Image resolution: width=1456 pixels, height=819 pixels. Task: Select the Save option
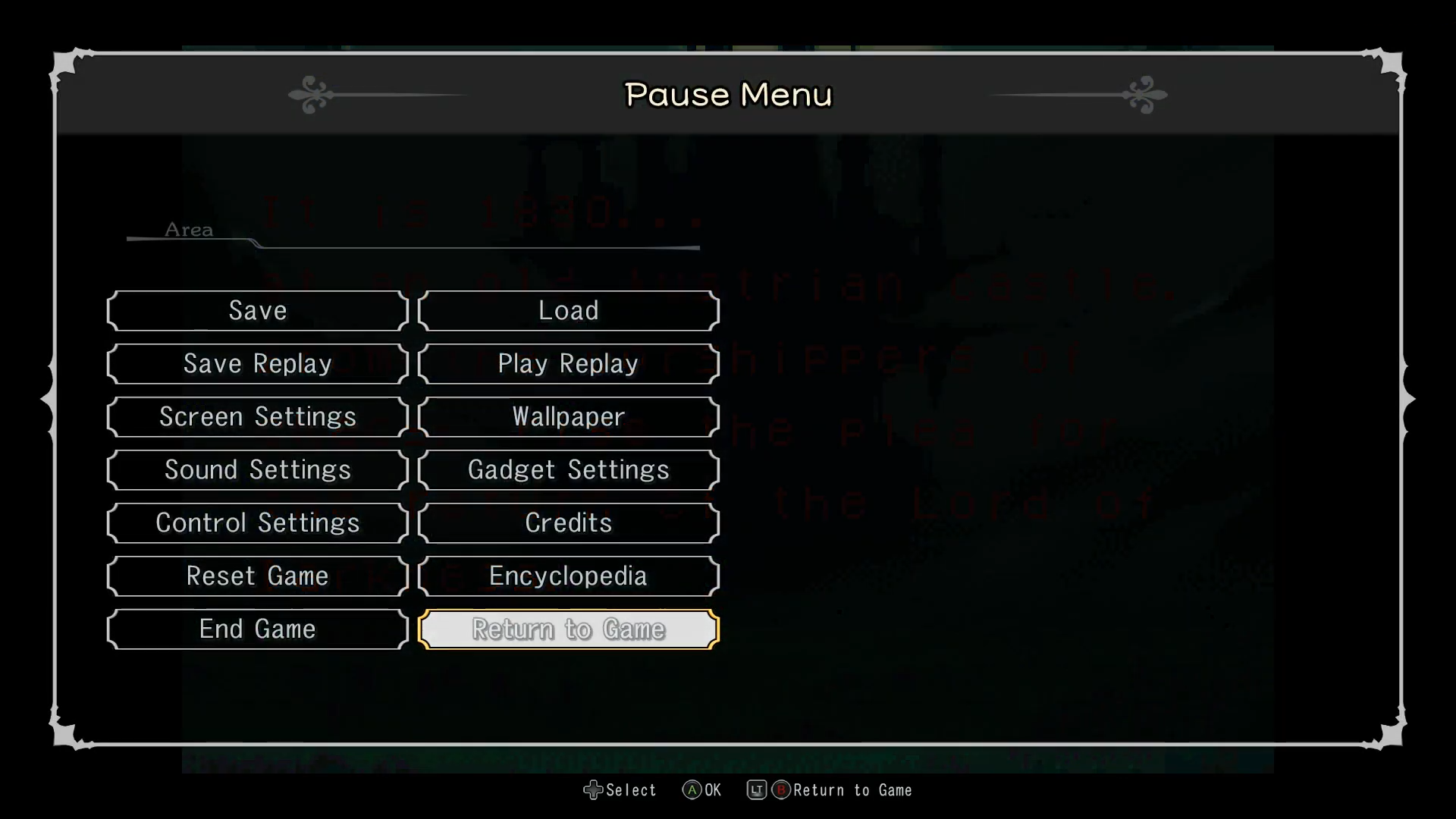coord(258,311)
